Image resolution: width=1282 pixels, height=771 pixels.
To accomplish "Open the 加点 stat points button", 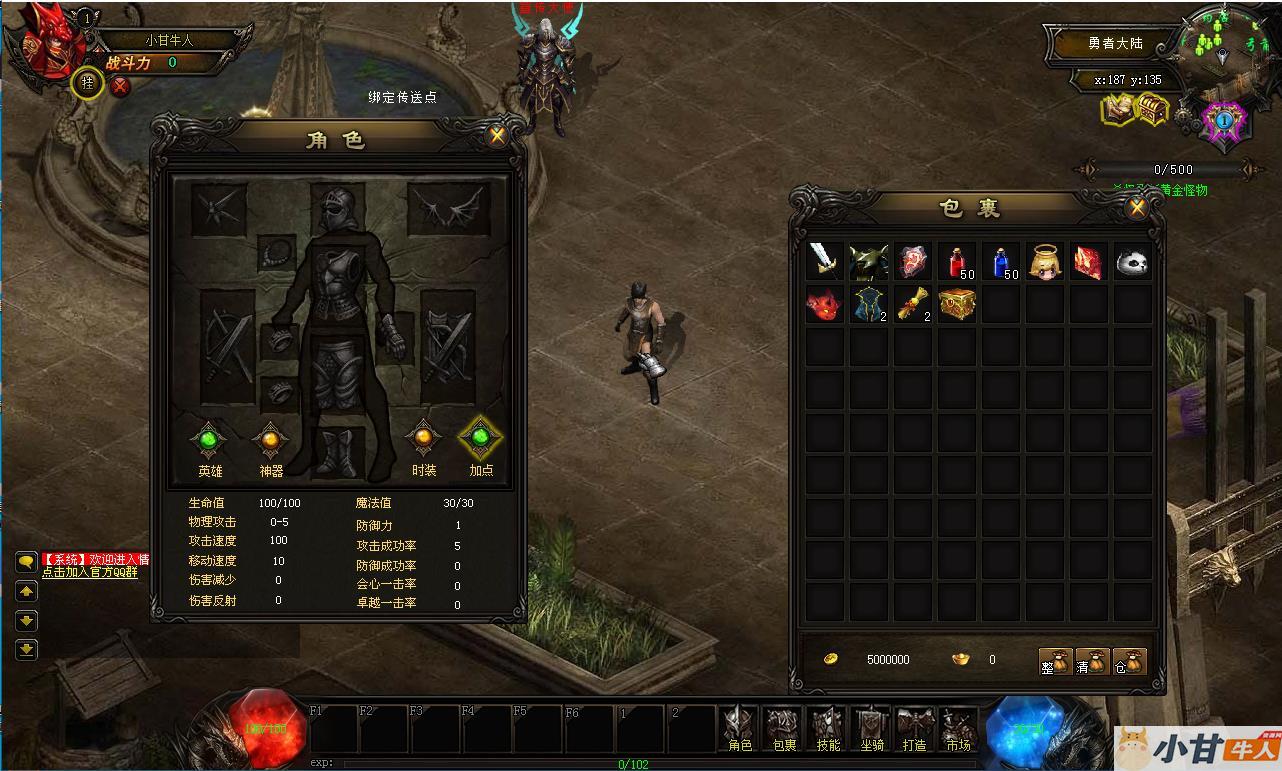I will (x=481, y=439).
